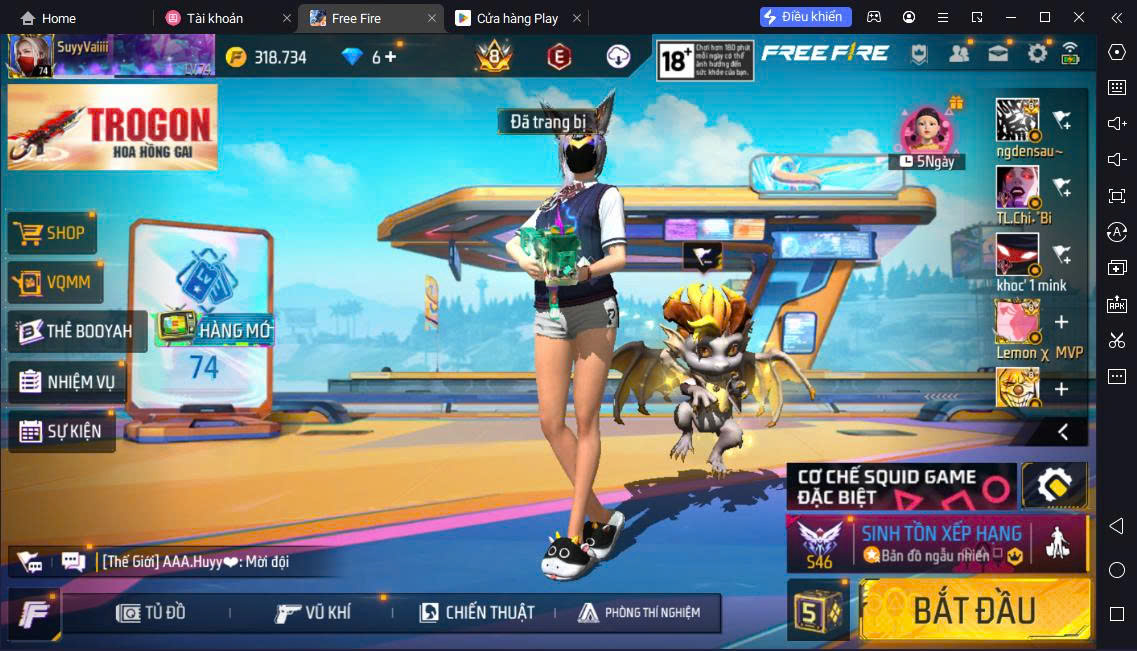This screenshot has width=1137, height=651.
Task: Open Phòng Thí Nghiệm laboratory
Action: click(x=639, y=613)
